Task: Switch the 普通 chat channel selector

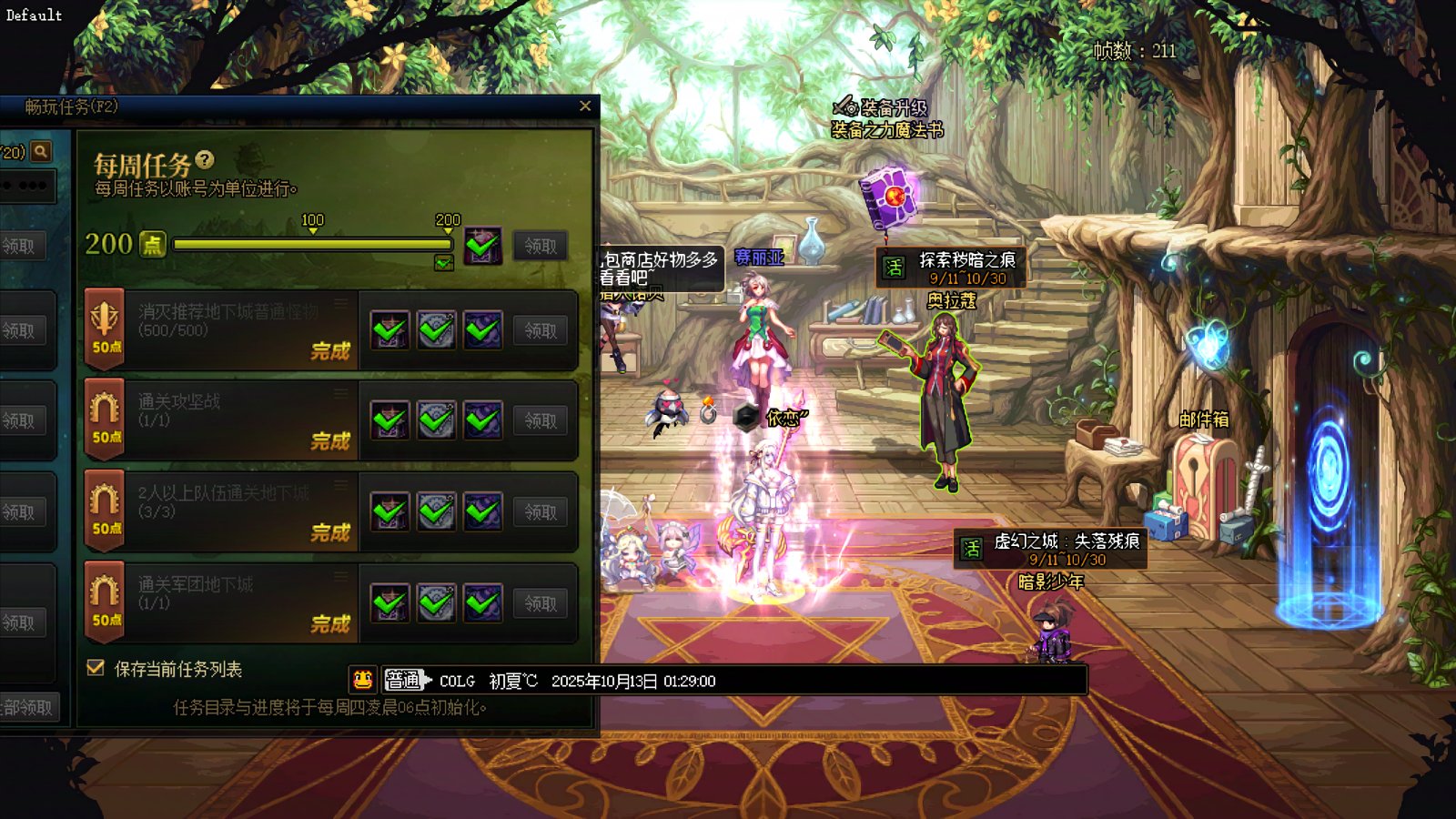Action: coord(404,680)
